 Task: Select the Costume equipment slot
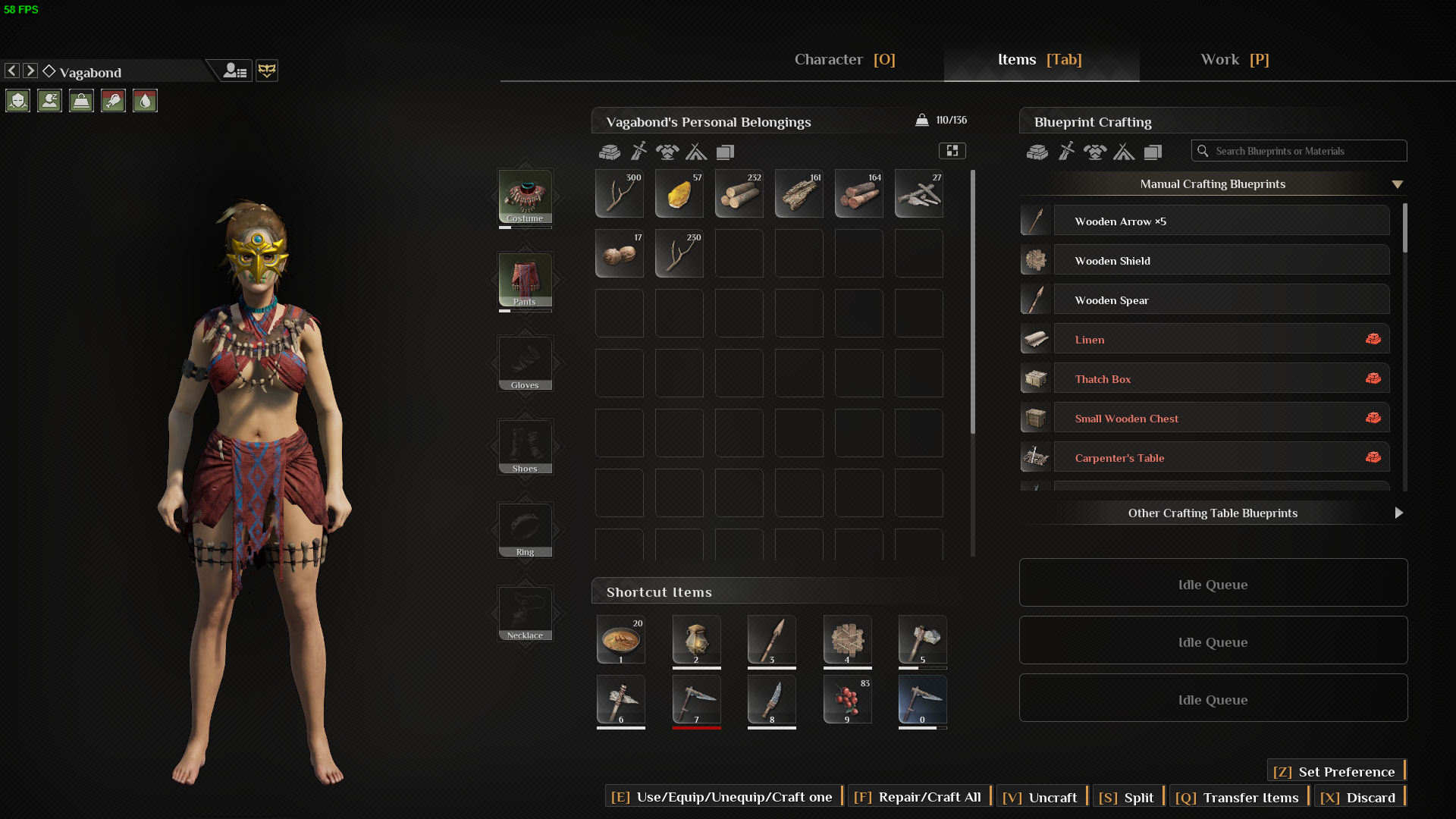[x=525, y=196]
